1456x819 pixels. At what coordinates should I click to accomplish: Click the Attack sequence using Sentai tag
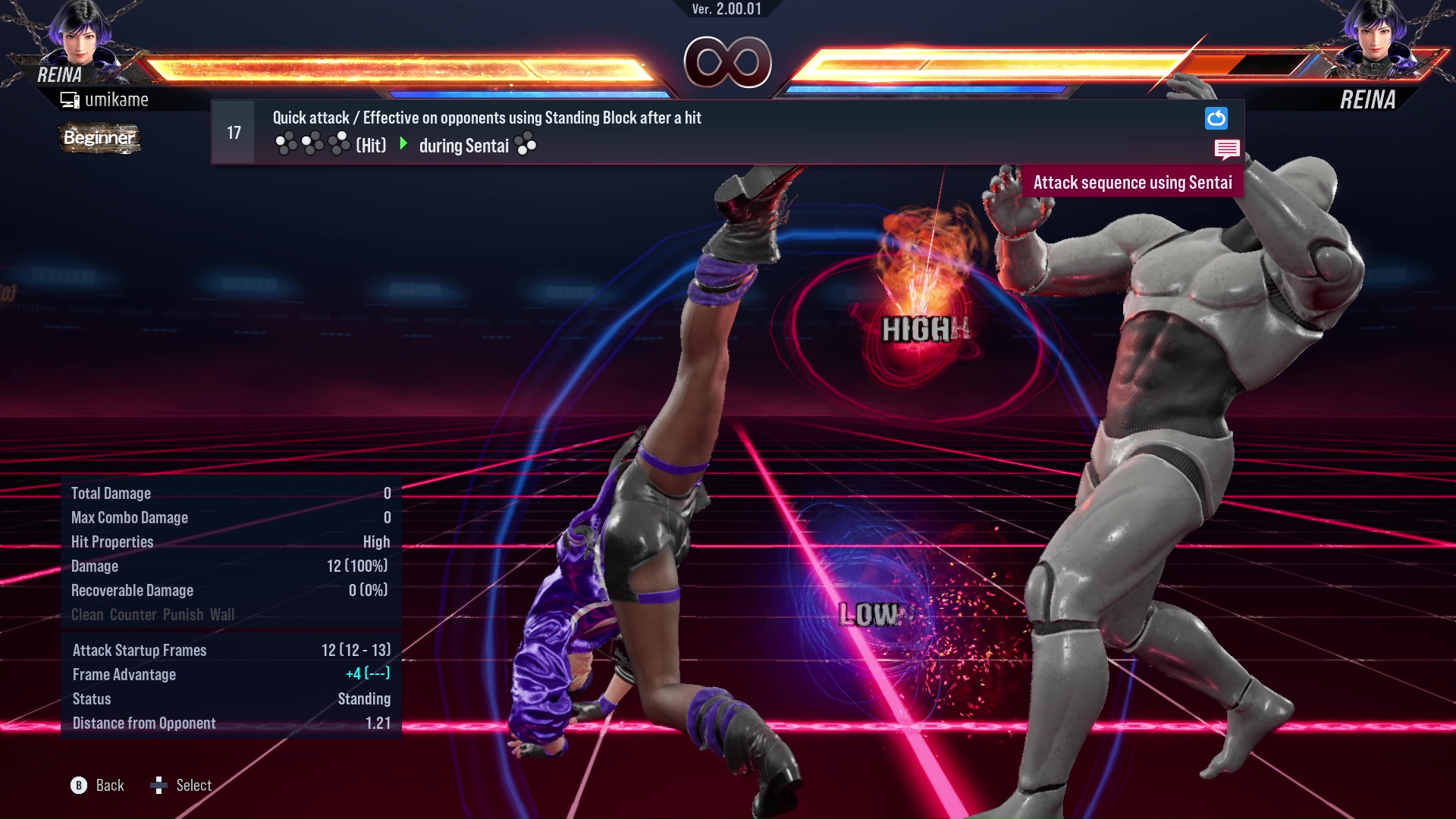pyautogui.click(x=1133, y=182)
